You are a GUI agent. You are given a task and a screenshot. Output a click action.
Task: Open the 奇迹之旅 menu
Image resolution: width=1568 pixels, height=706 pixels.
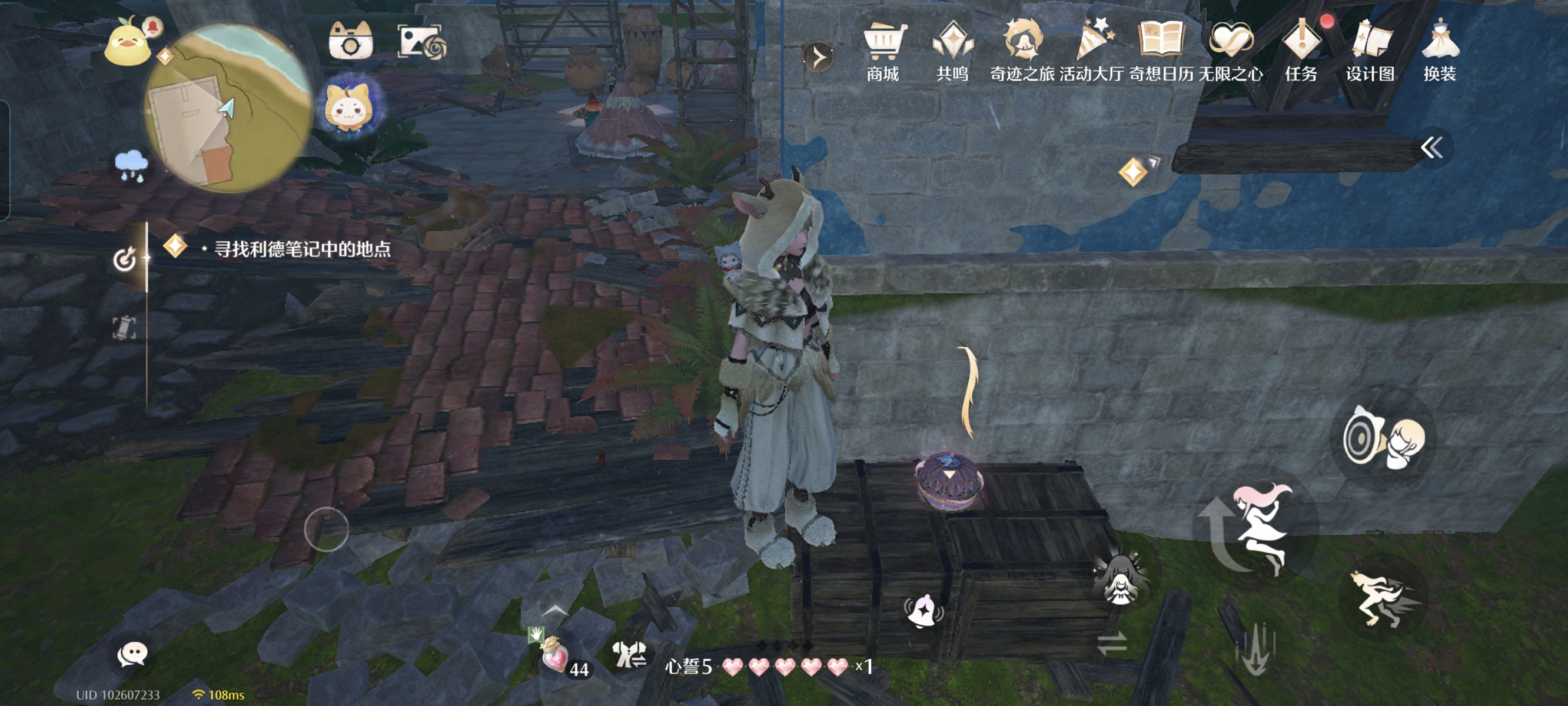coord(1022,52)
